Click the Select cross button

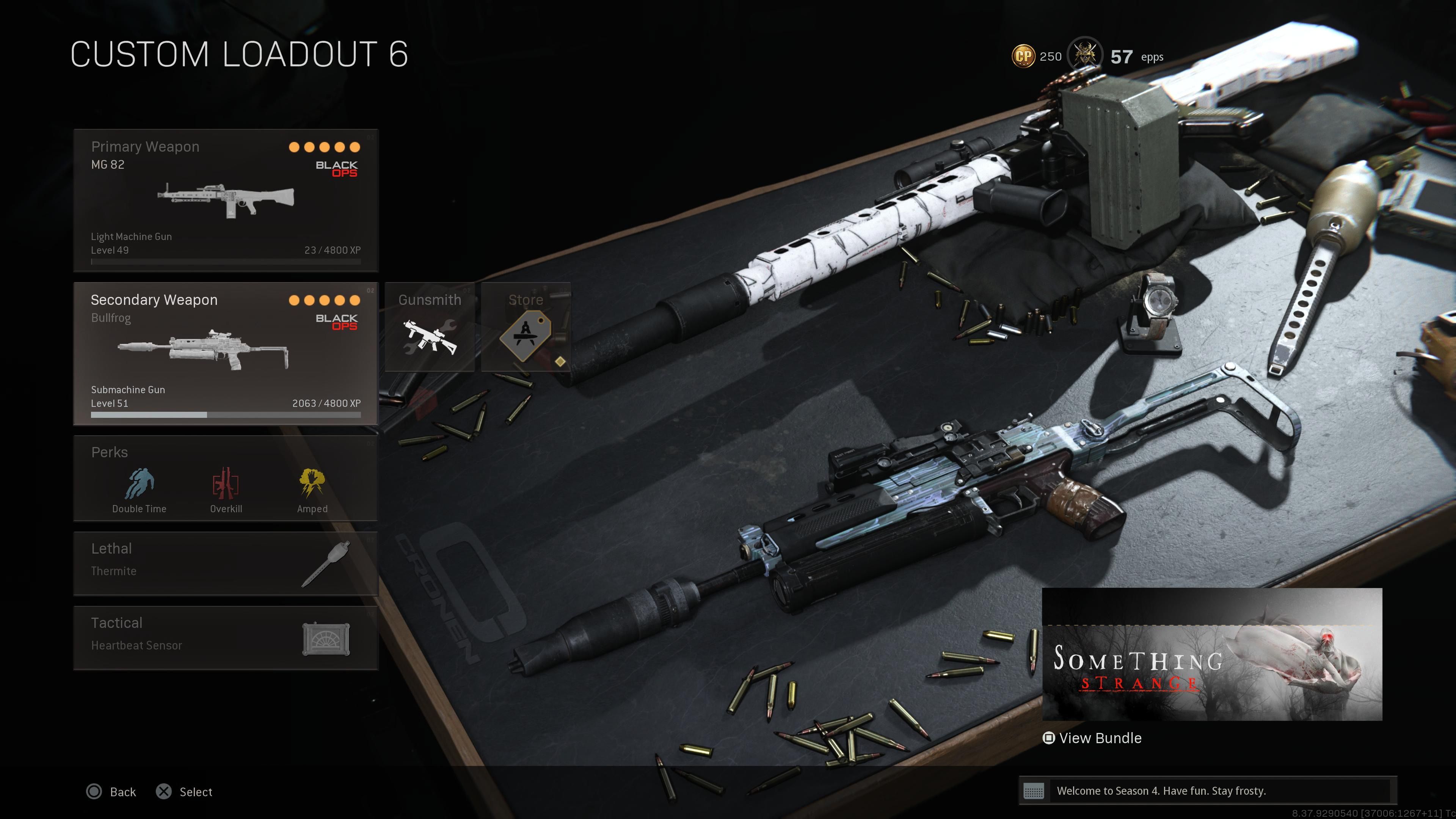165,792
